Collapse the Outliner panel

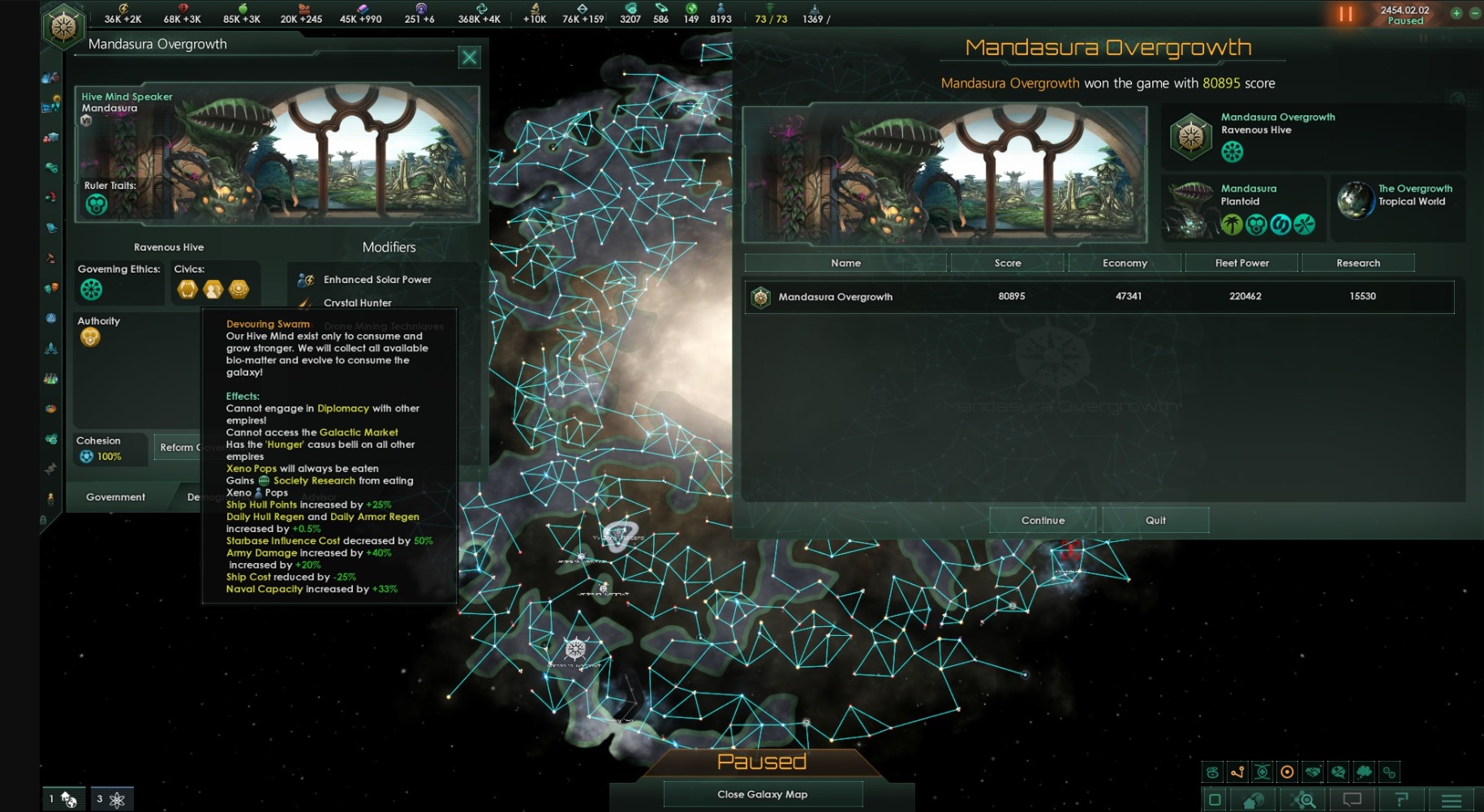point(1215,799)
